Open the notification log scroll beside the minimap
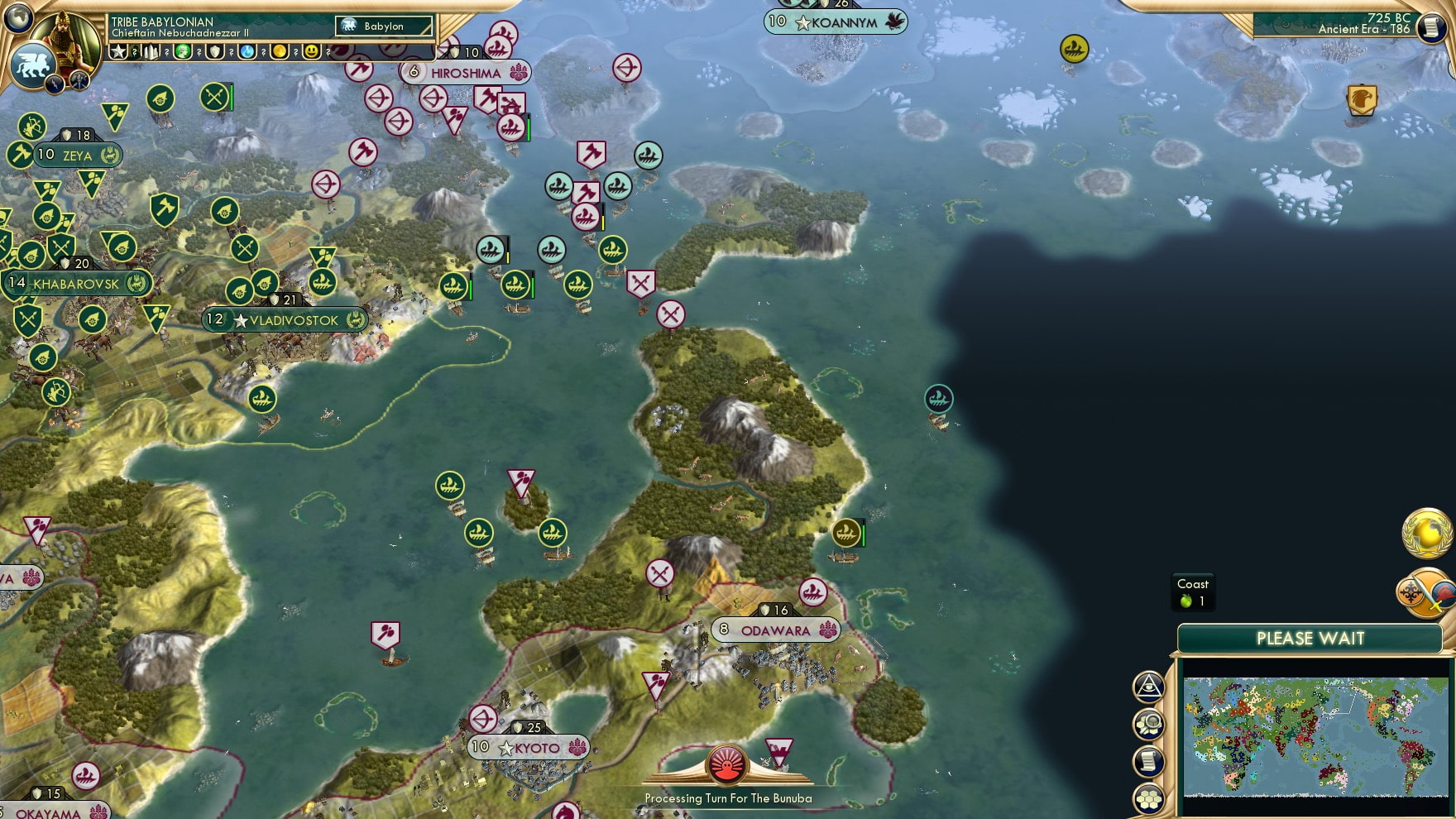Image resolution: width=1456 pixels, height=819 pixels. click(1148, 761)
